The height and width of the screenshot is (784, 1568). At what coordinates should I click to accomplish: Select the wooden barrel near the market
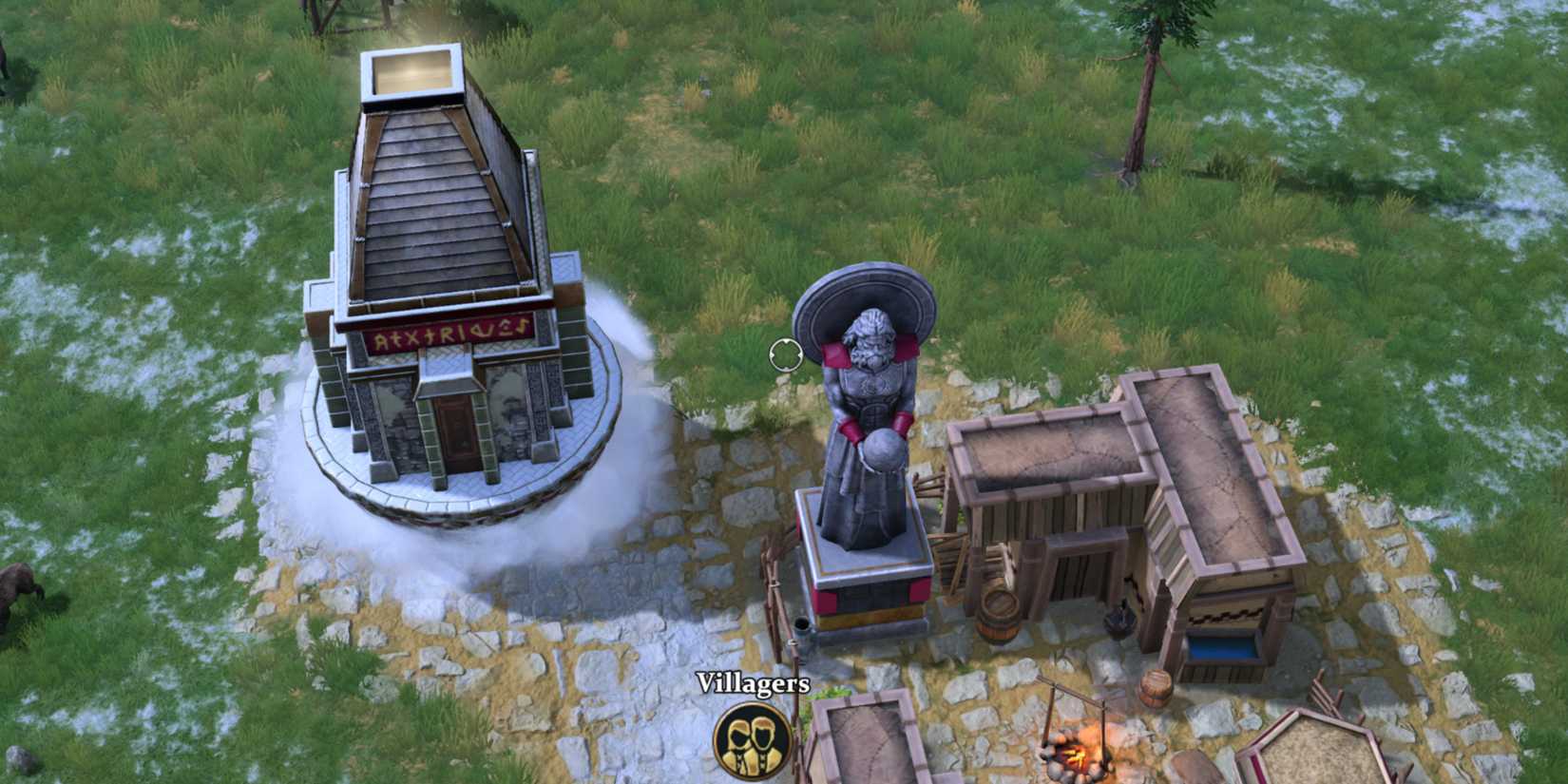point(998,613)
